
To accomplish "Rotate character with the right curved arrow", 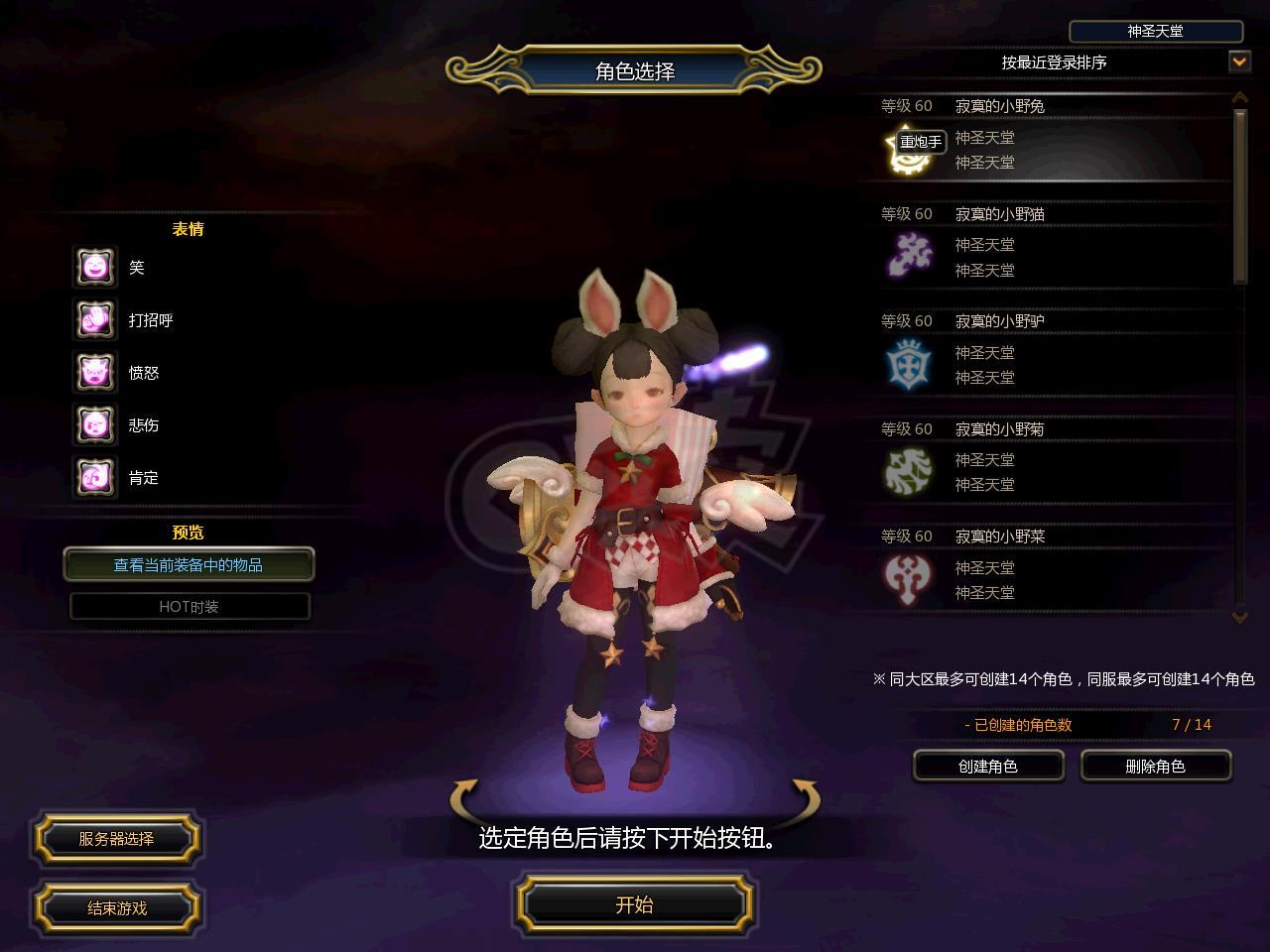I will tap(805, 797).
